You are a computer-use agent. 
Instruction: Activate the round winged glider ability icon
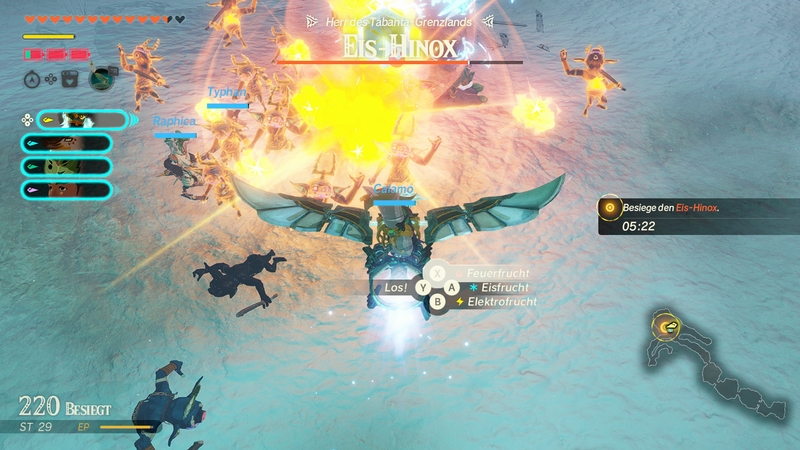(x=101, y=77)
